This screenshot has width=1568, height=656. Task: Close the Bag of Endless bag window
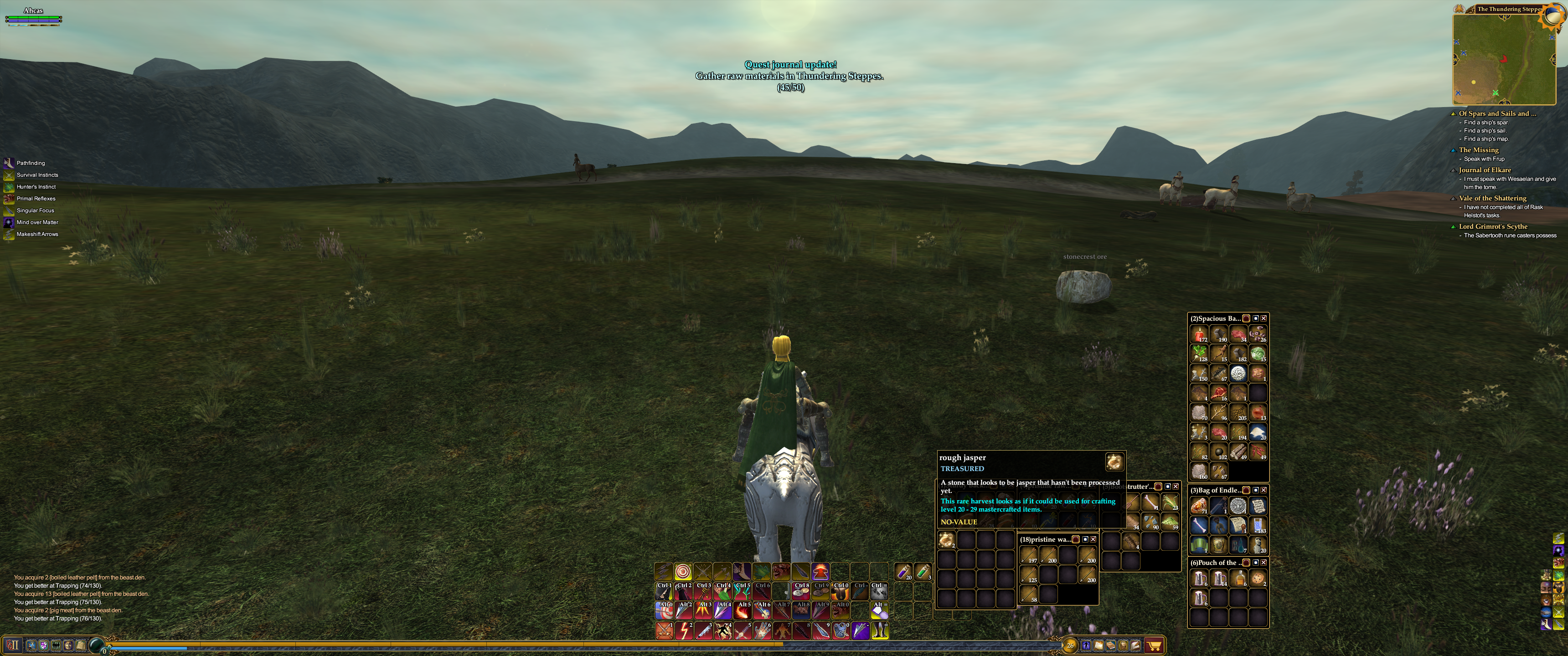tap(1264, 490)
